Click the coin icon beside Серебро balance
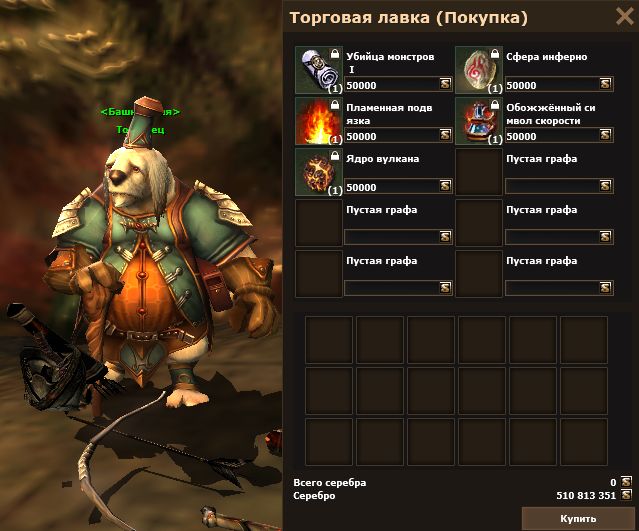Screen dimensions: 639x531 point(627,495)
